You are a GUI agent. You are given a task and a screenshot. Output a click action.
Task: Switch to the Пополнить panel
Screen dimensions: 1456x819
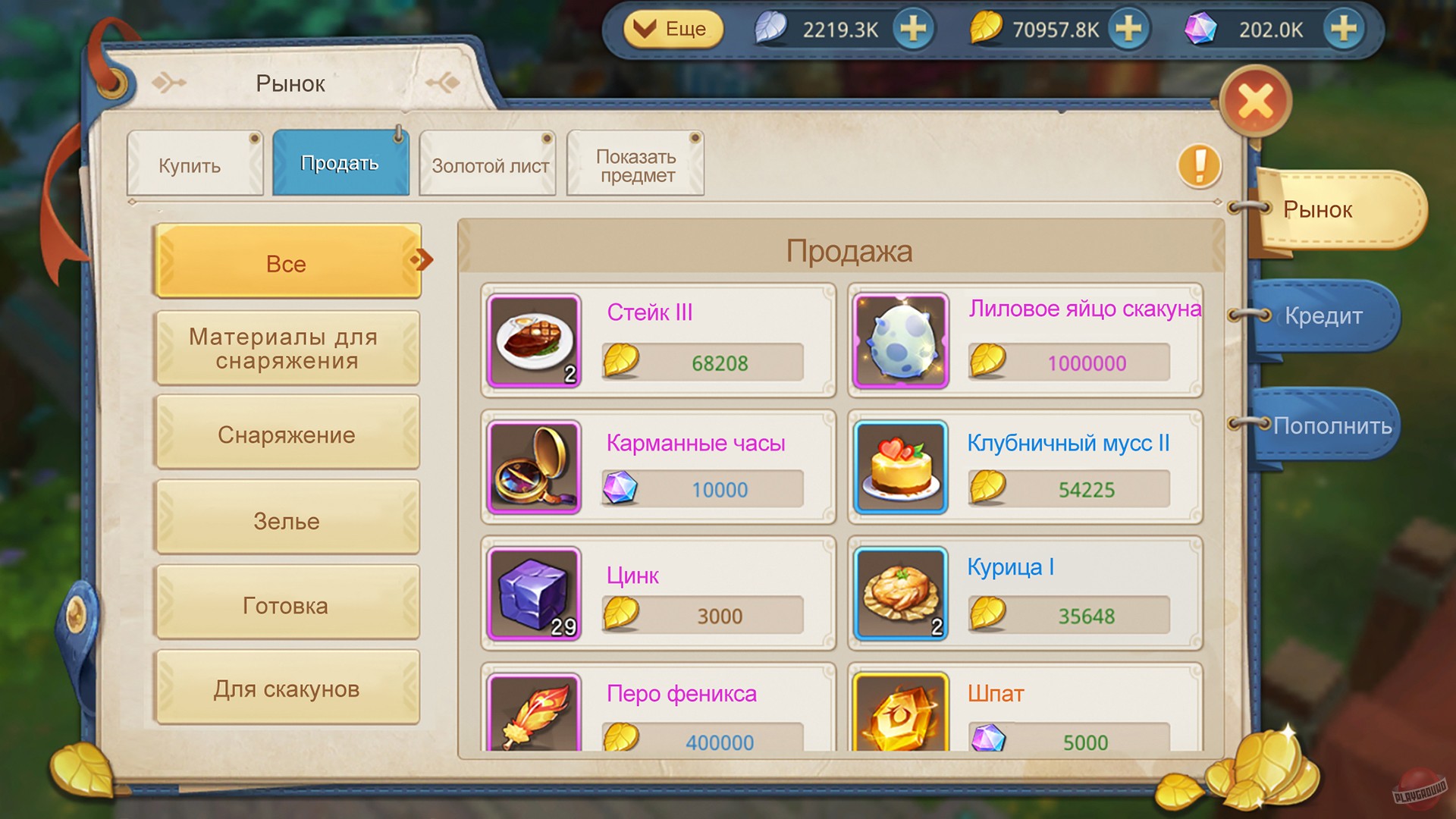[x=1332, y=426]
